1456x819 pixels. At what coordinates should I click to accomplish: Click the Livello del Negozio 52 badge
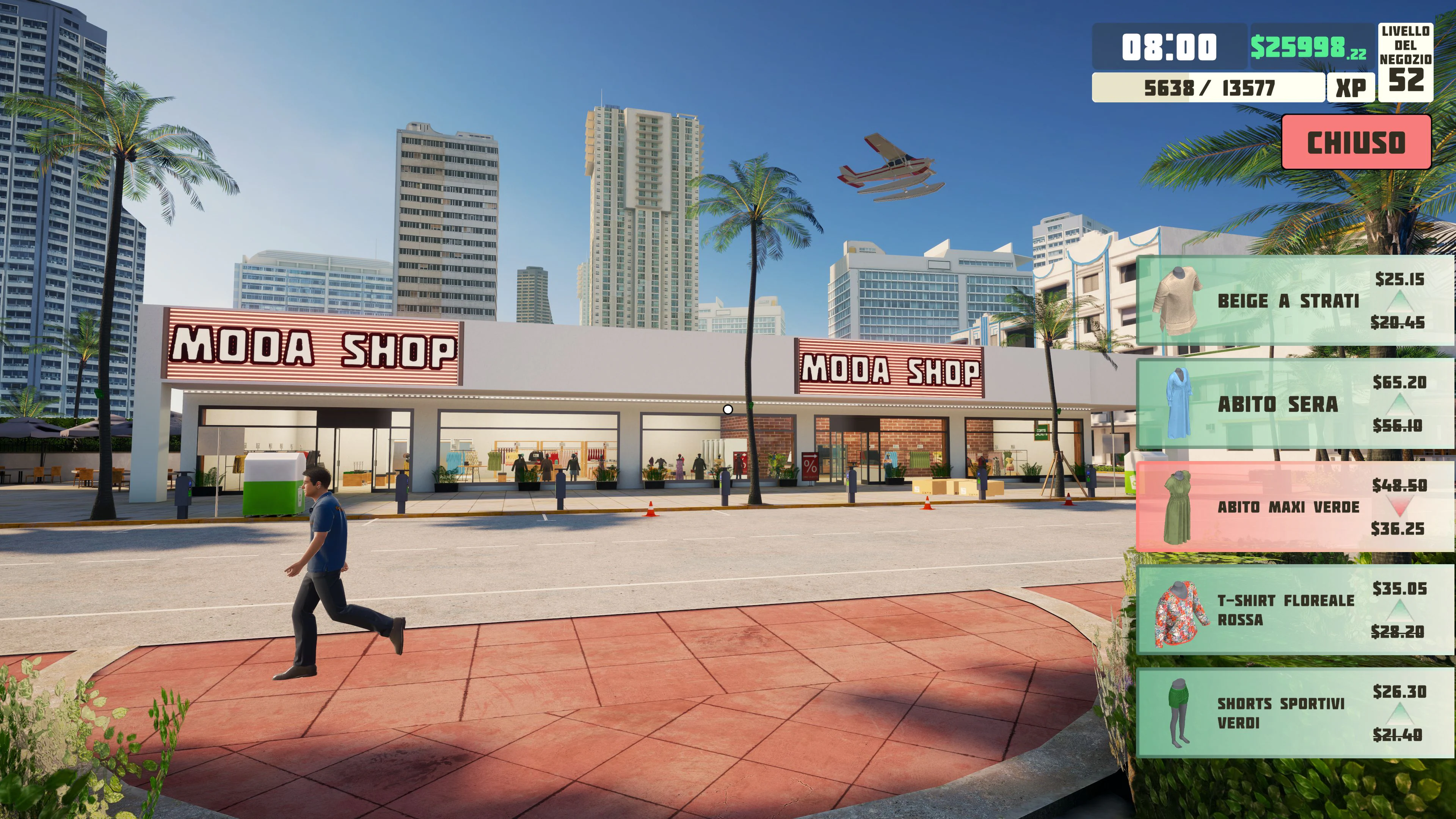click(1405, 62)
